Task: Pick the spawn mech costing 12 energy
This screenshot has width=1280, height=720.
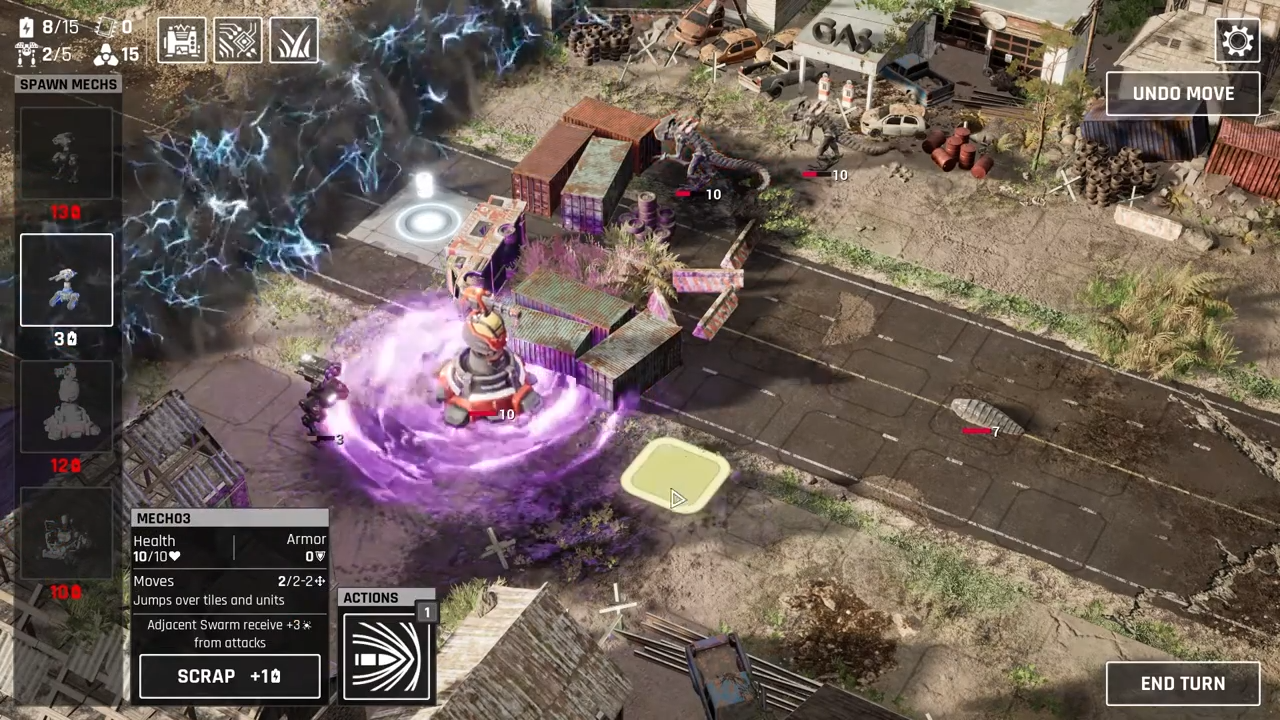Action: [x=67, y=407]
